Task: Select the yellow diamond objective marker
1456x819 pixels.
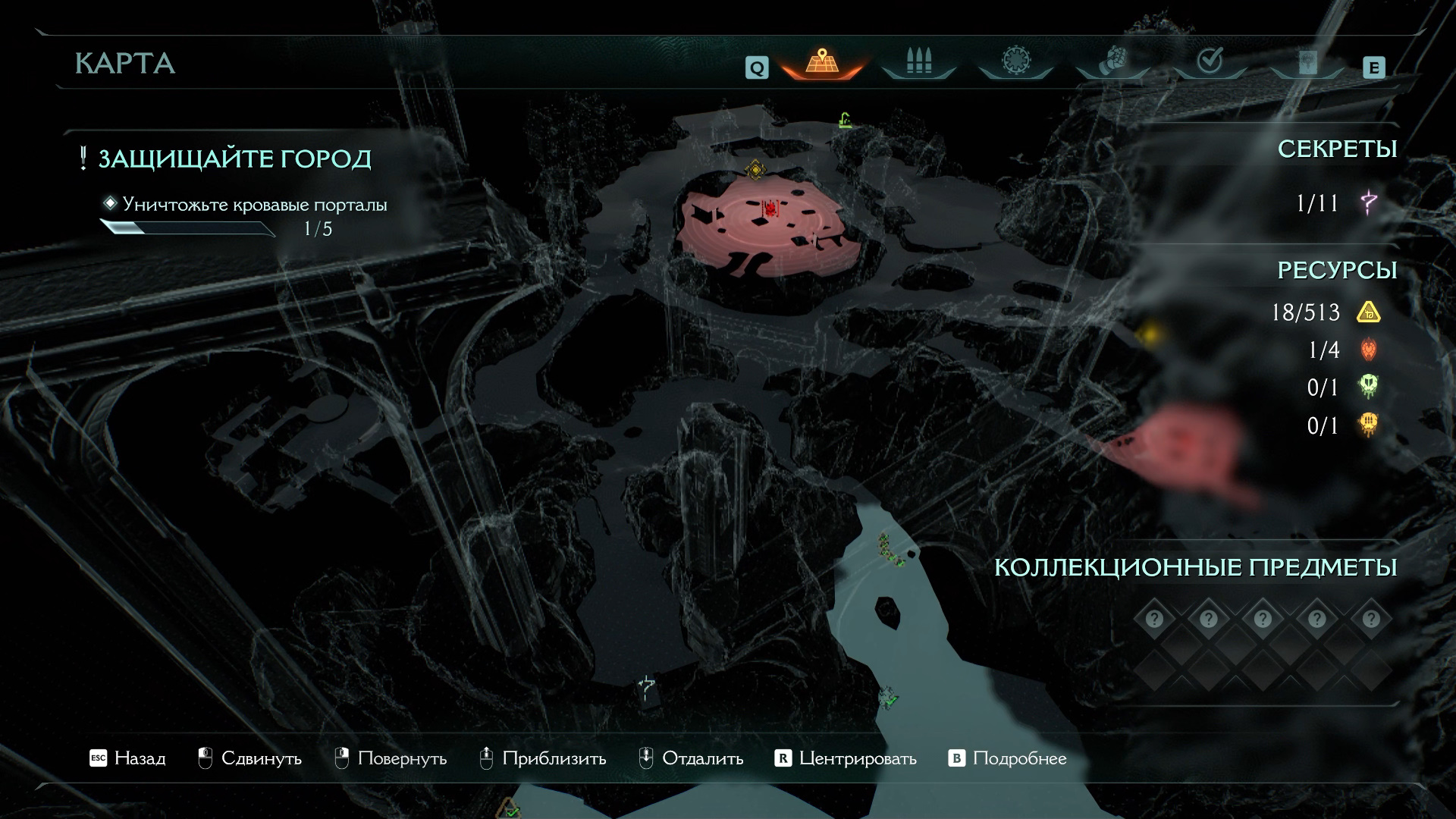Action: [x=755, y=169]
